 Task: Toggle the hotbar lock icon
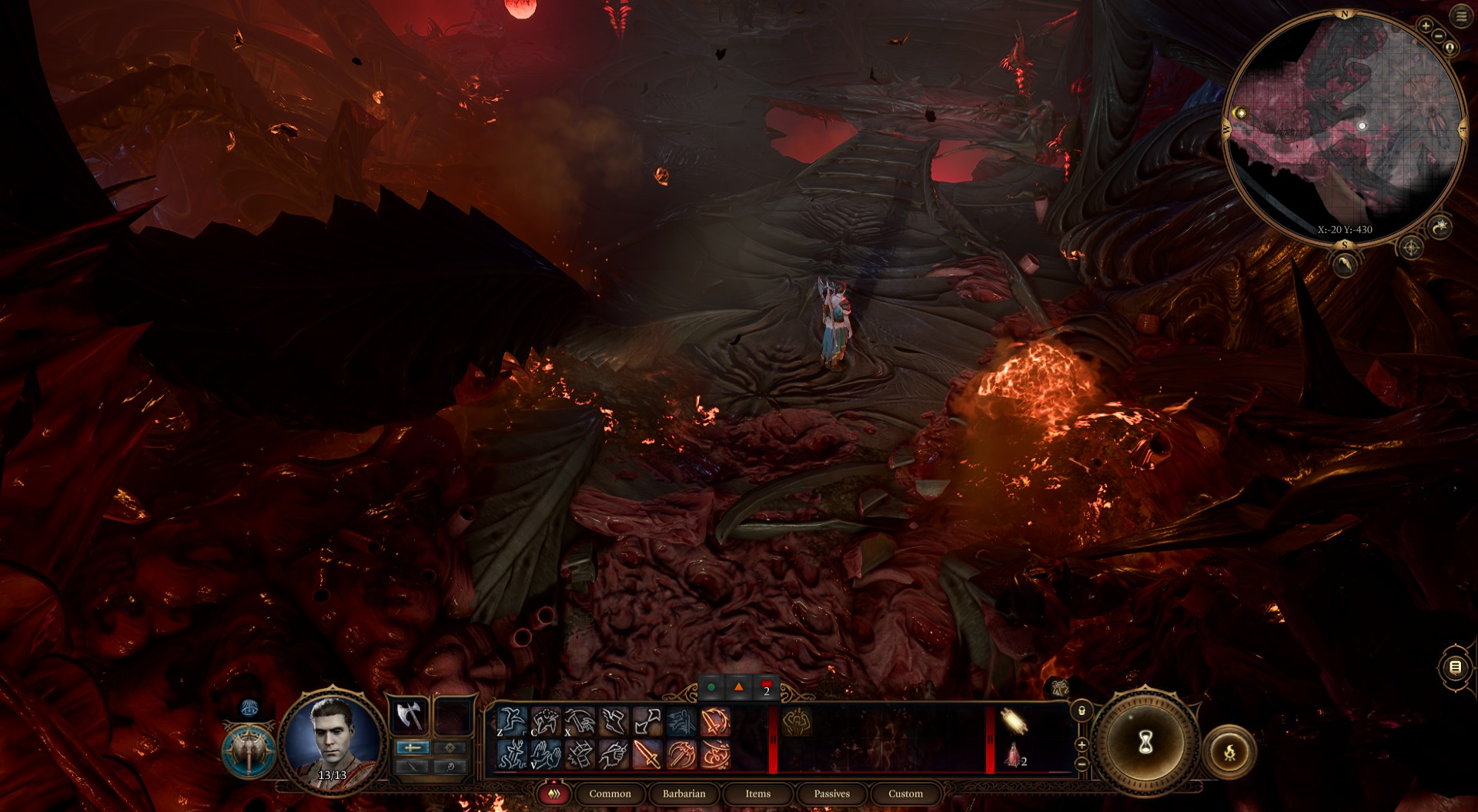(x=1082, y=710)
